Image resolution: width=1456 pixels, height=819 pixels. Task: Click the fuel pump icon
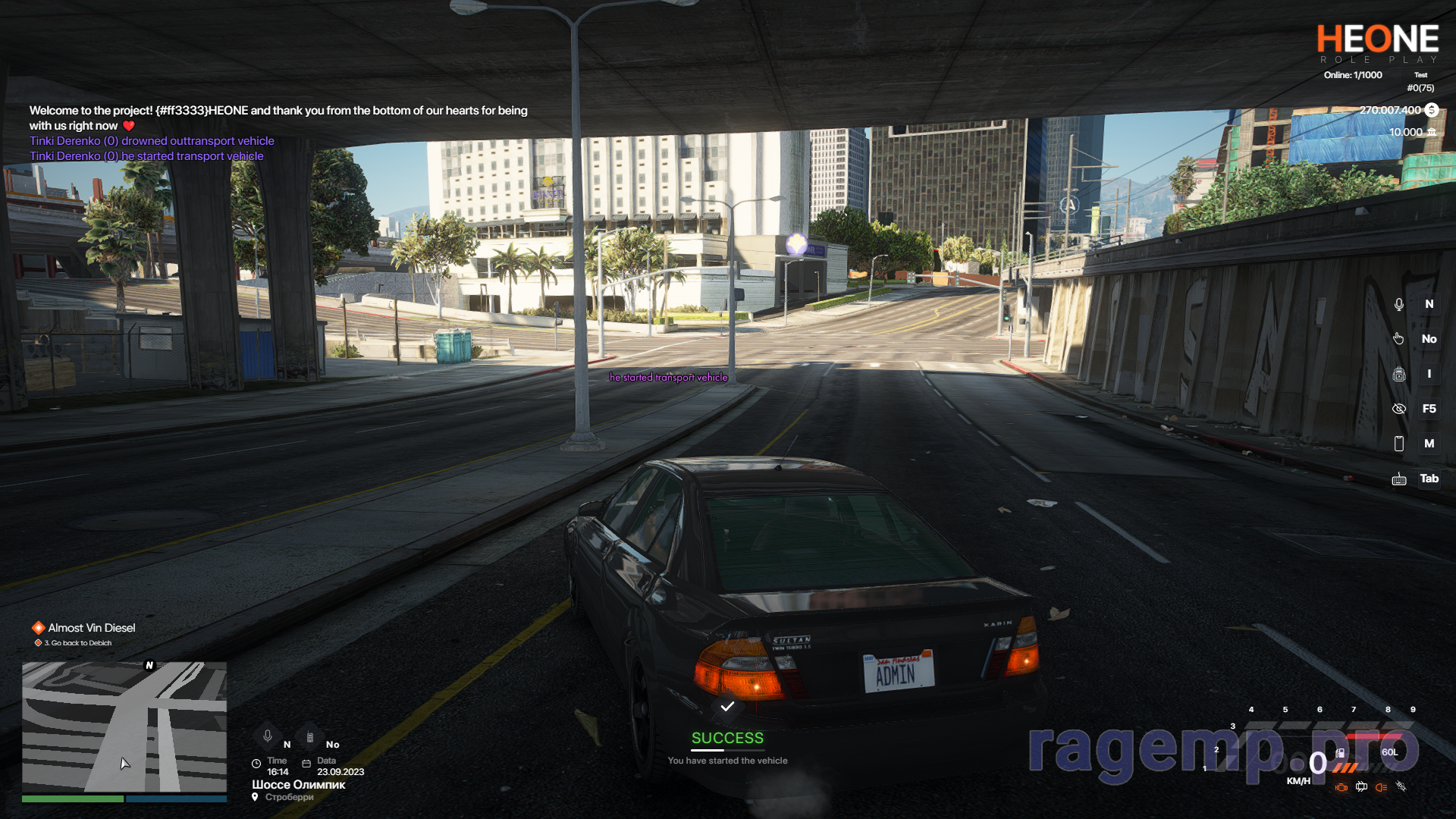pyautogui.click(x=1341, y=753)
